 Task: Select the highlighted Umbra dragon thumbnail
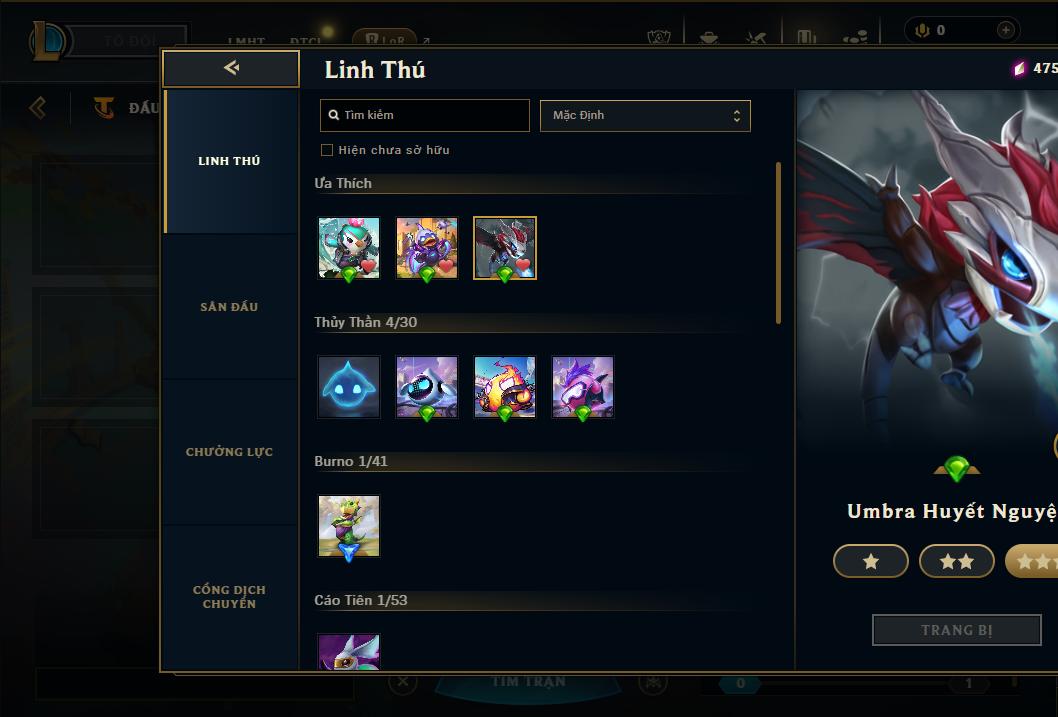pos(505,248)
